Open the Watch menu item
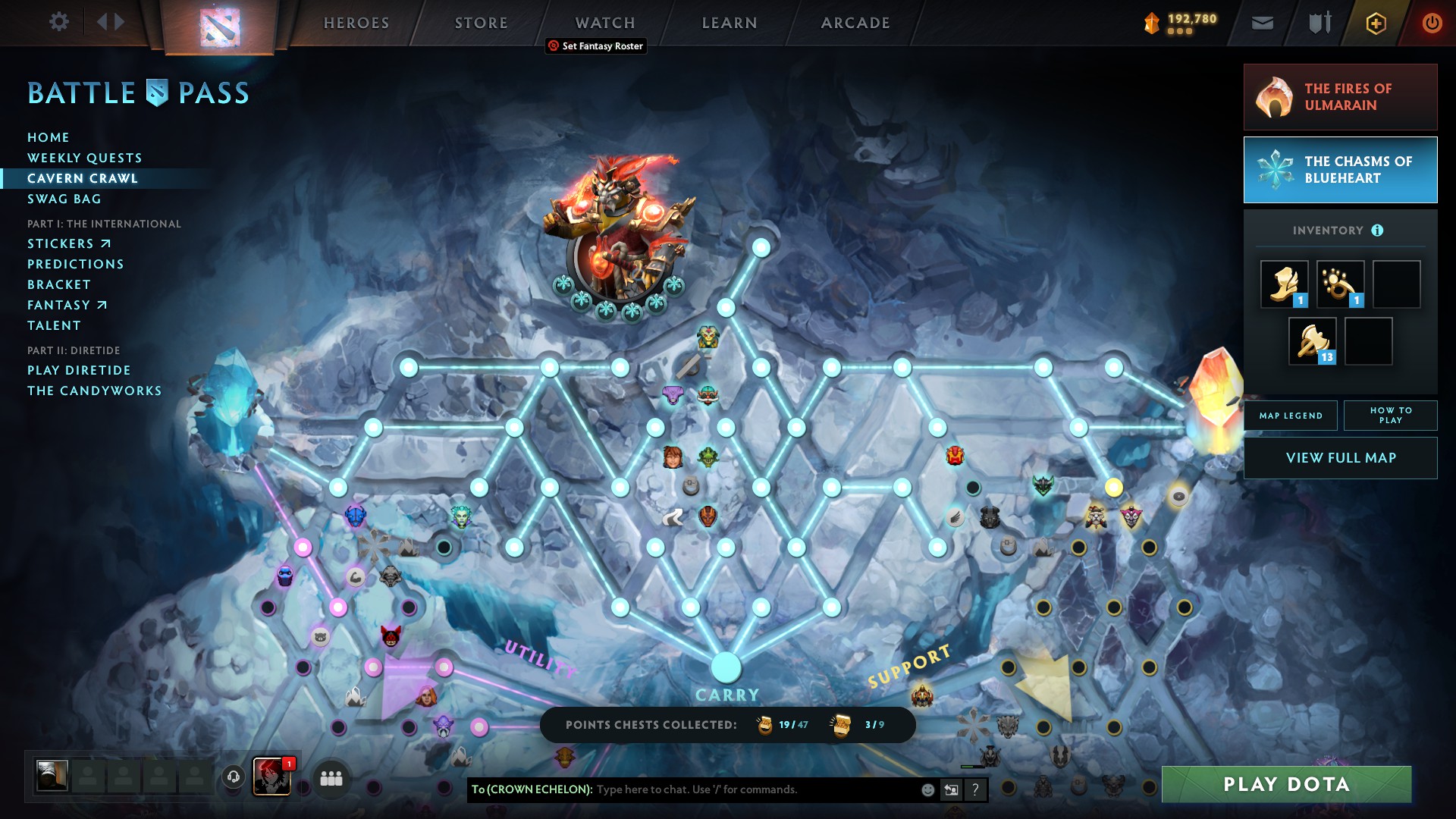 pyautogui.click(x=604, y=22)
